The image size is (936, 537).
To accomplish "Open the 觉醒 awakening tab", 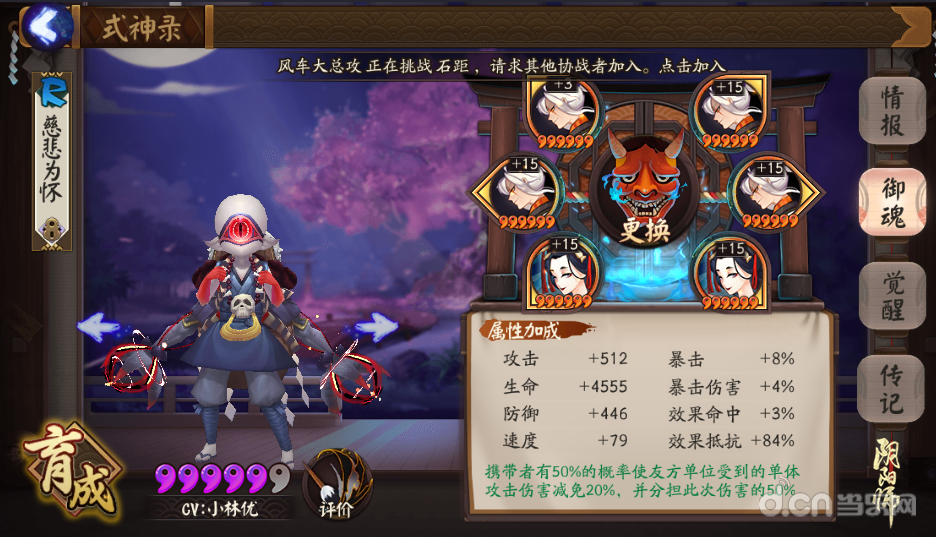I will (891, 295).
